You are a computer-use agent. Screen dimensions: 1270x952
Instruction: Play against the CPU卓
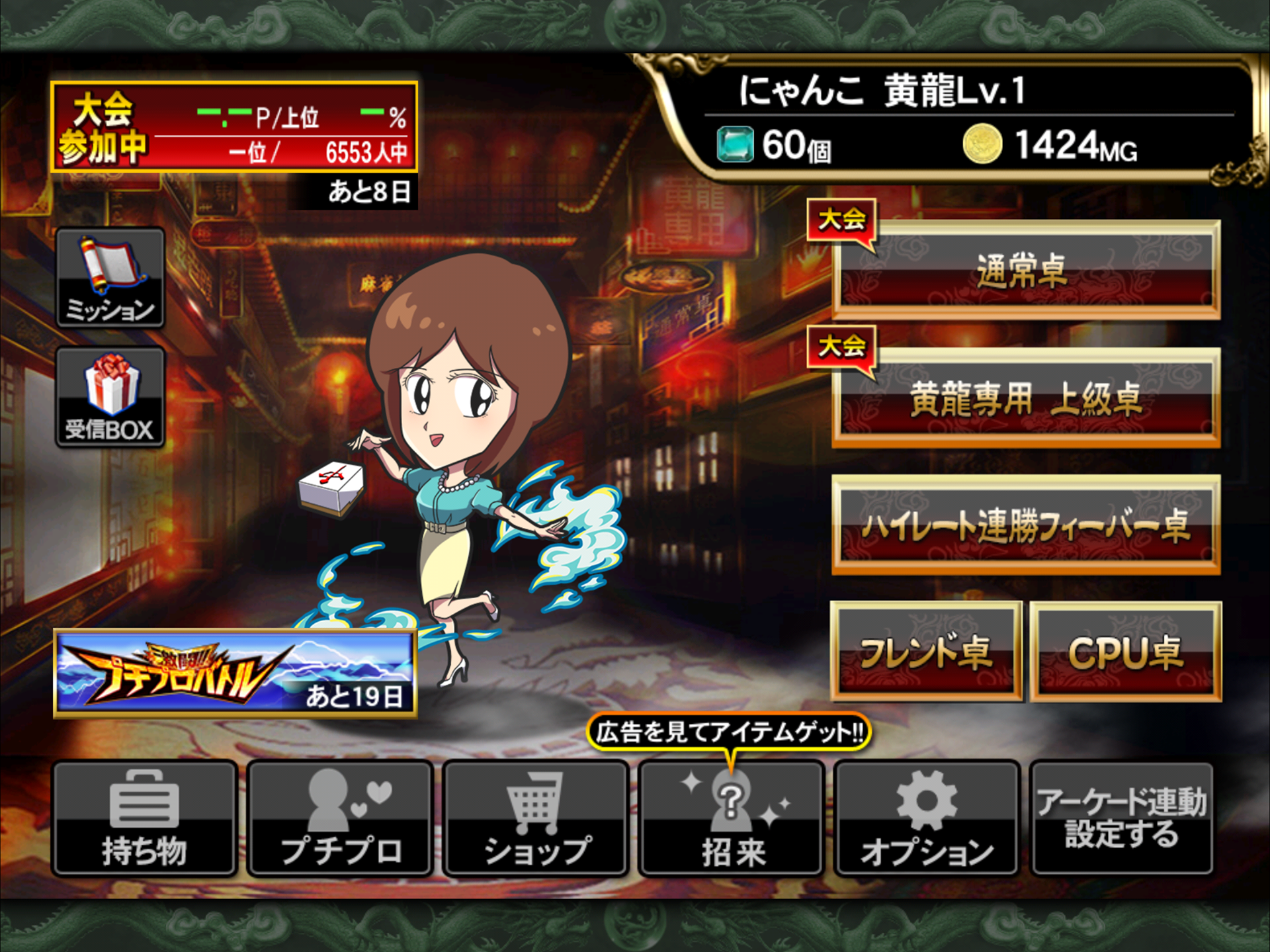click(1126, 652)
